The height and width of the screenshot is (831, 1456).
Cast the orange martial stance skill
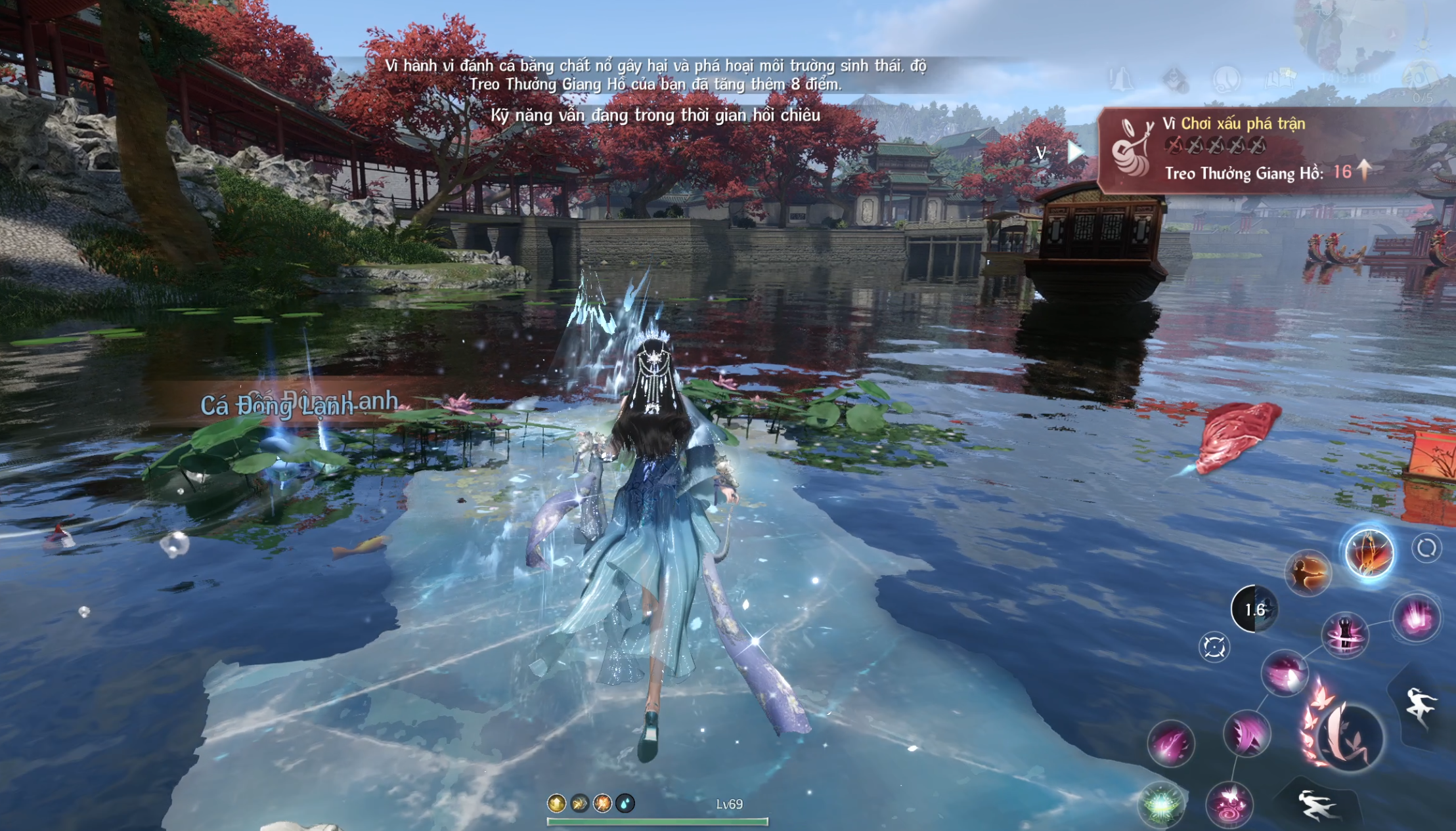click(1308, 573)
